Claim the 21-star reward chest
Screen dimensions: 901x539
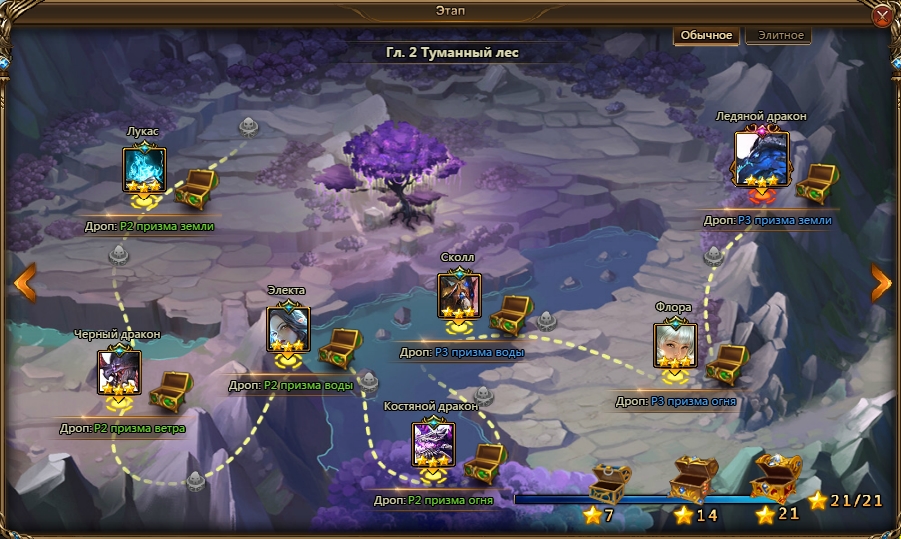click(775, 478)
